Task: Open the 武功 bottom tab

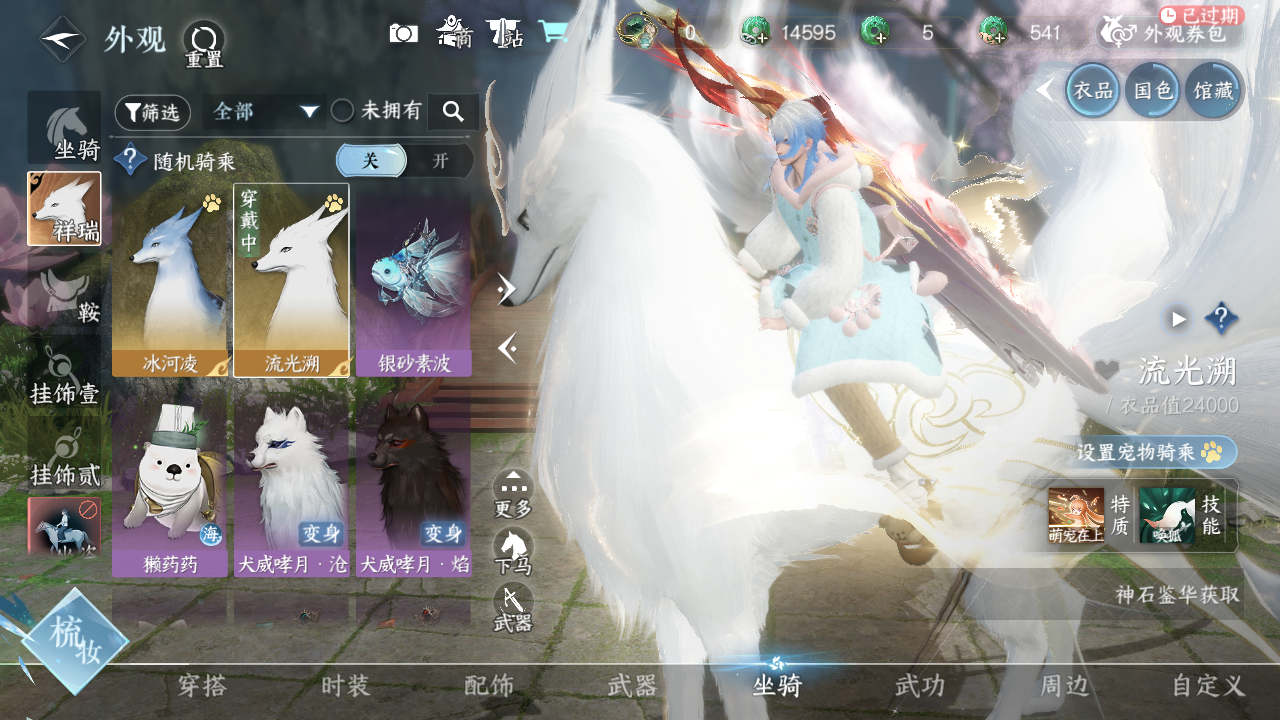Action: 919,686
